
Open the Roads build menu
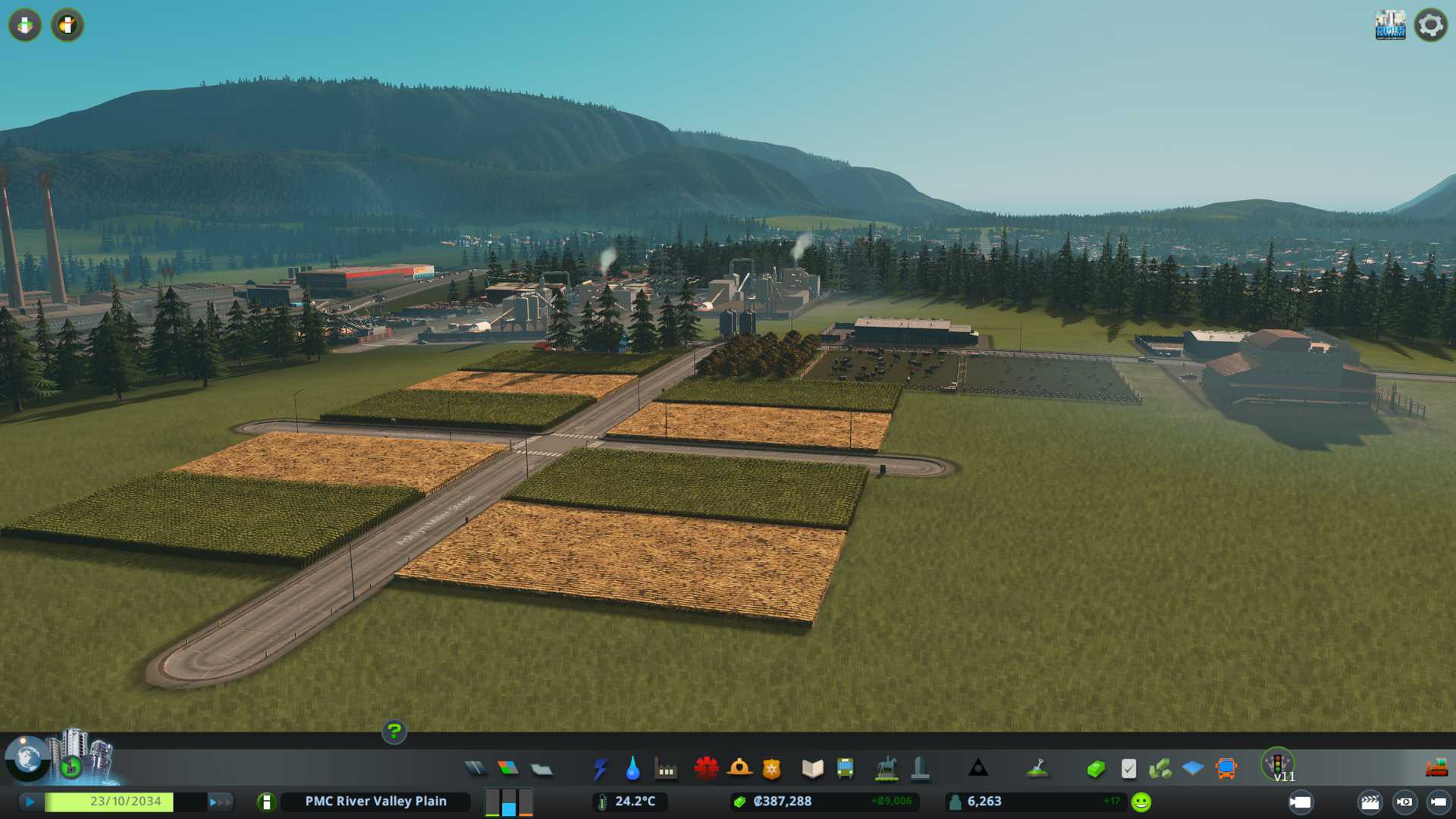click(x=475, y=769)
